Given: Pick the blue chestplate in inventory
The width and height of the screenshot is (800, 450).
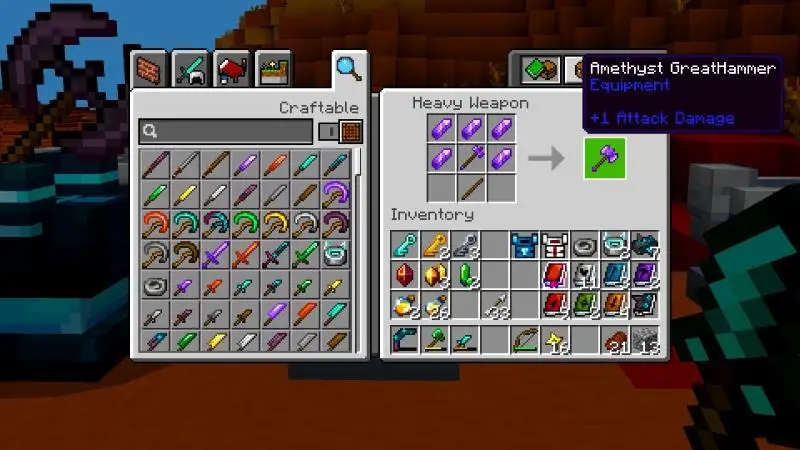Looking at the screenshot, I should click(524, 245).
